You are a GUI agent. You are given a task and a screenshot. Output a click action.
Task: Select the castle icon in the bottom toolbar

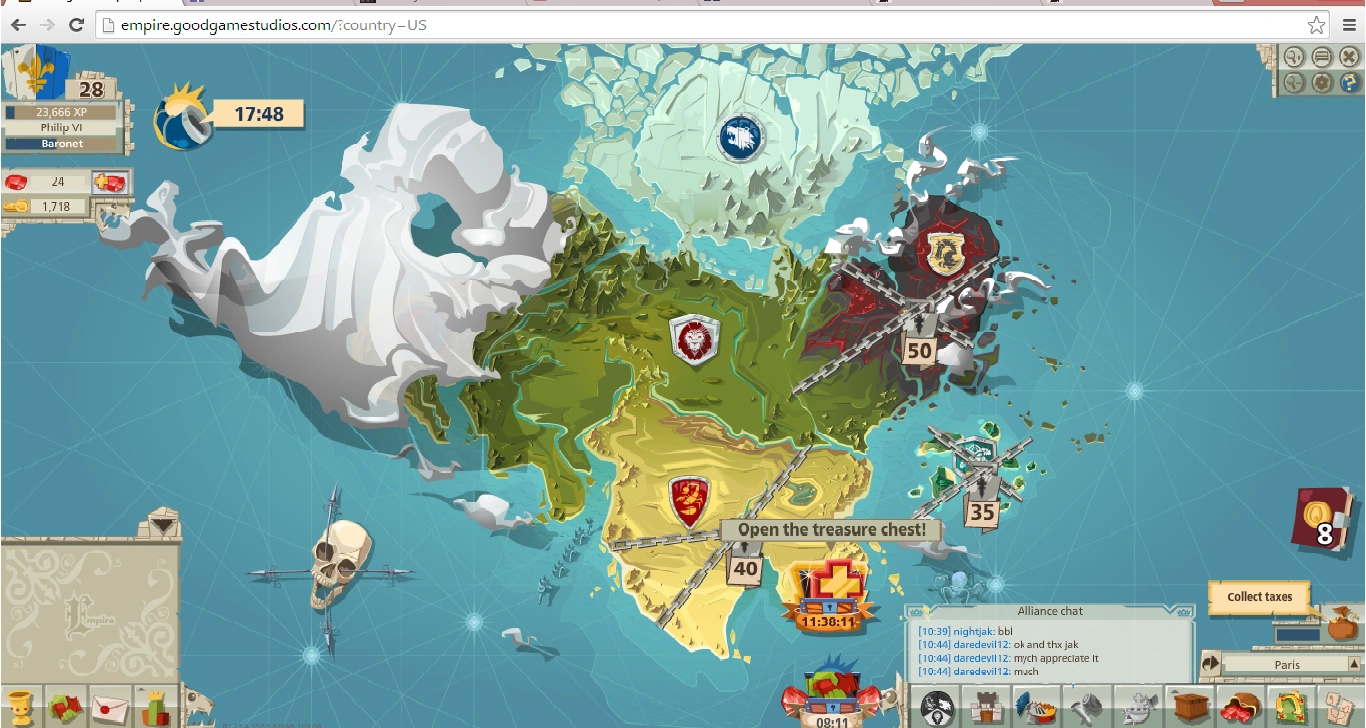(x=986, y=705)
